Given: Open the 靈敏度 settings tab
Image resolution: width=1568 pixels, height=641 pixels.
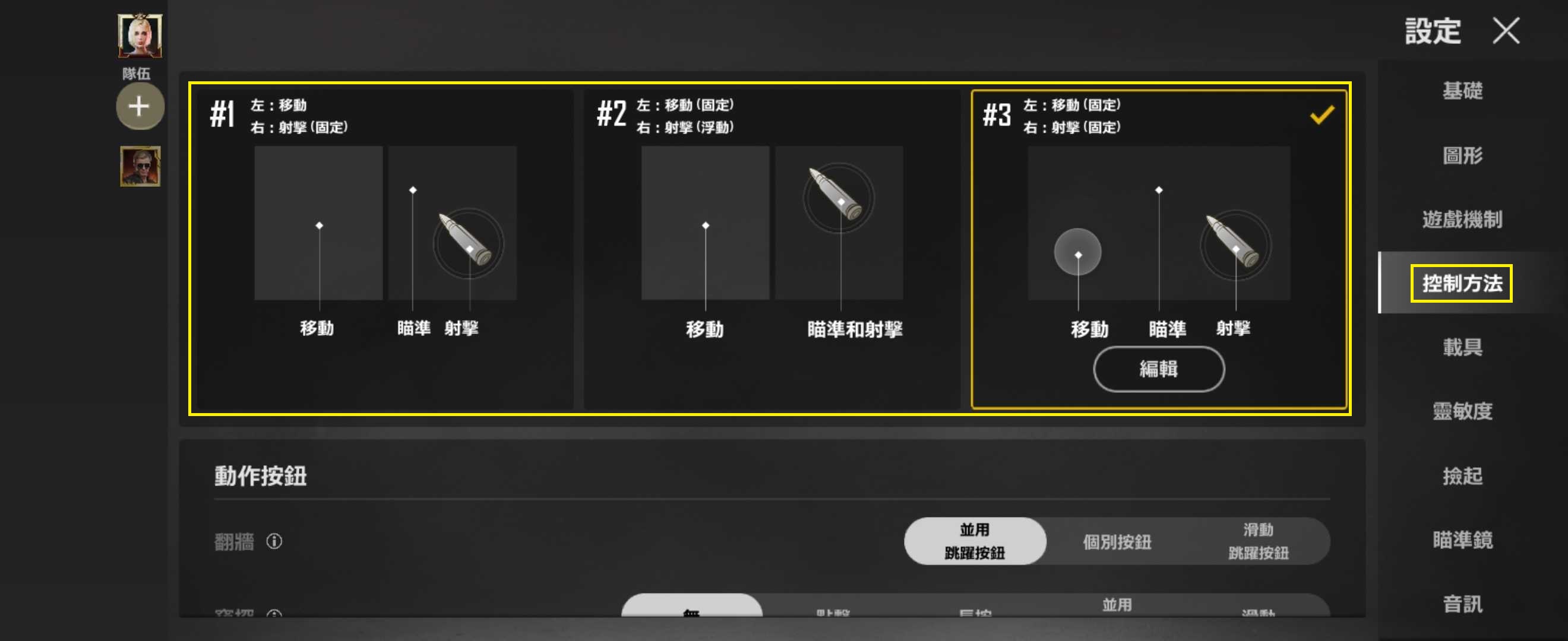Looking at the screenshot, I should point(1463,412).
